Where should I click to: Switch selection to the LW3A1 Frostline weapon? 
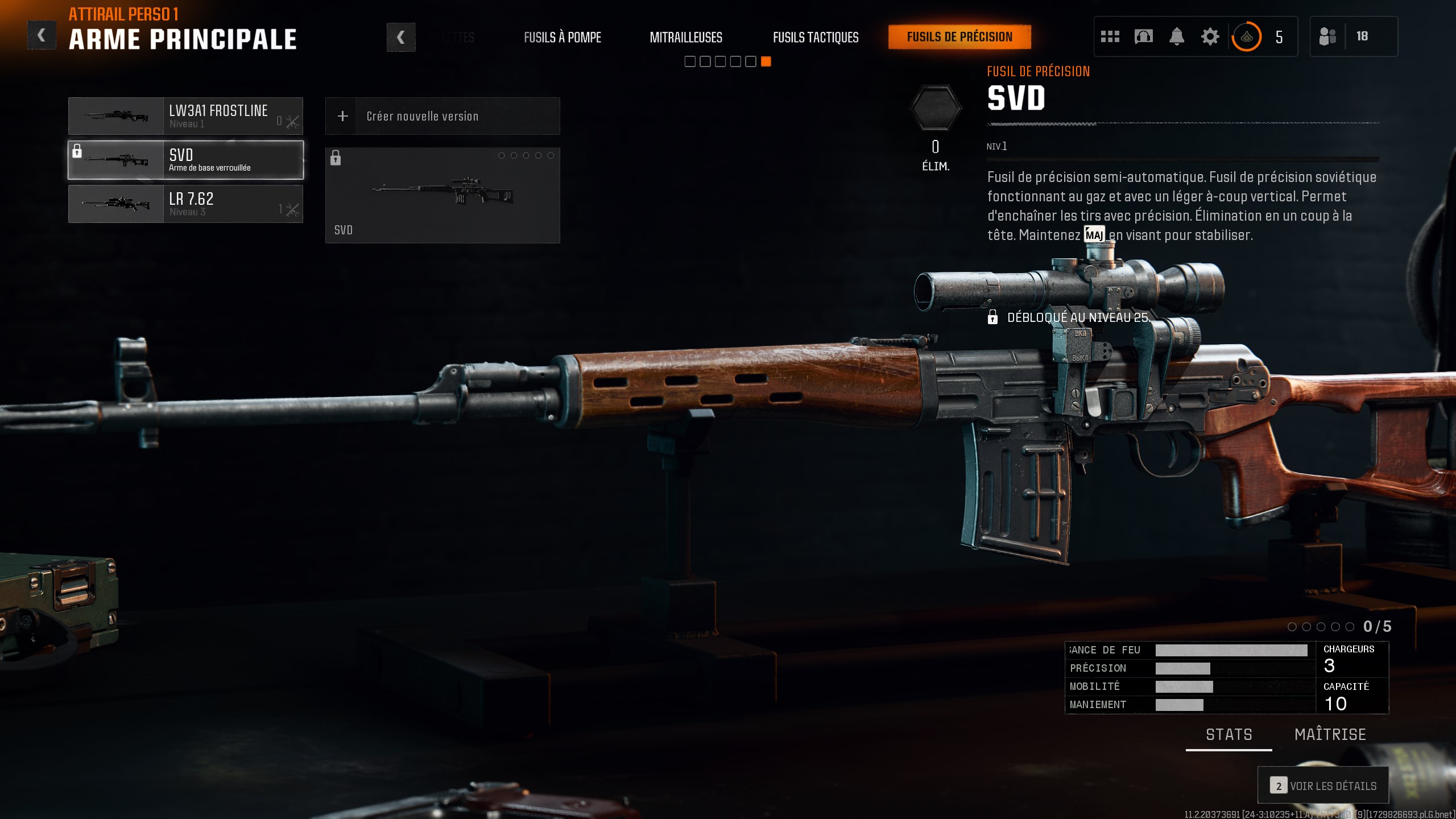click(186, 115)
